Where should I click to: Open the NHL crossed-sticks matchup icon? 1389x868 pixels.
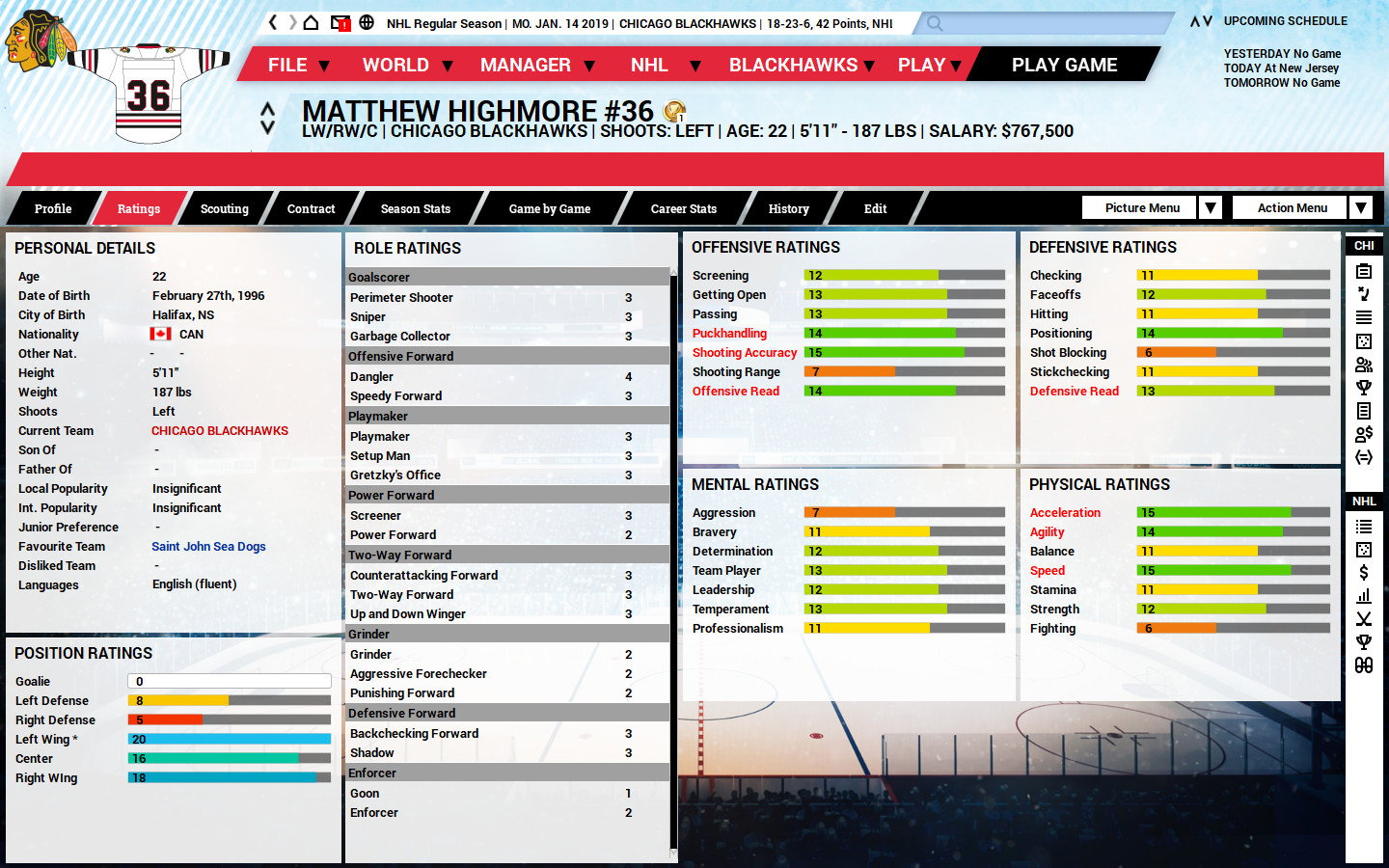[1364, 619]
